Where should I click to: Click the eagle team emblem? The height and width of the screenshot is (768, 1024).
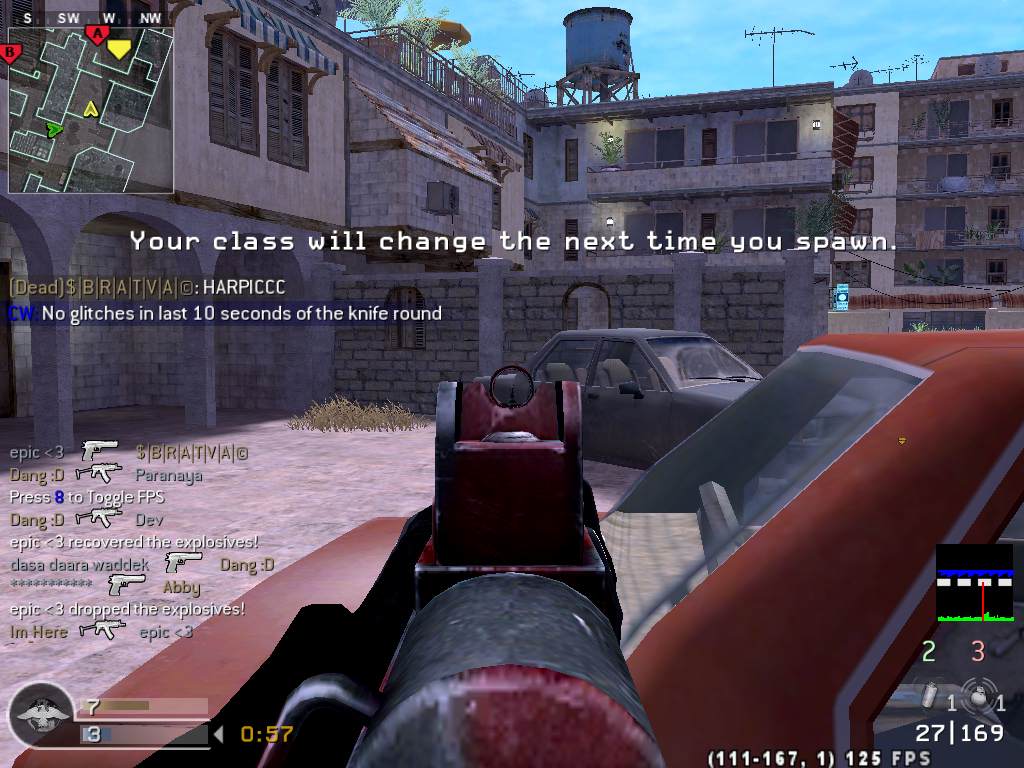coord(41,716)
